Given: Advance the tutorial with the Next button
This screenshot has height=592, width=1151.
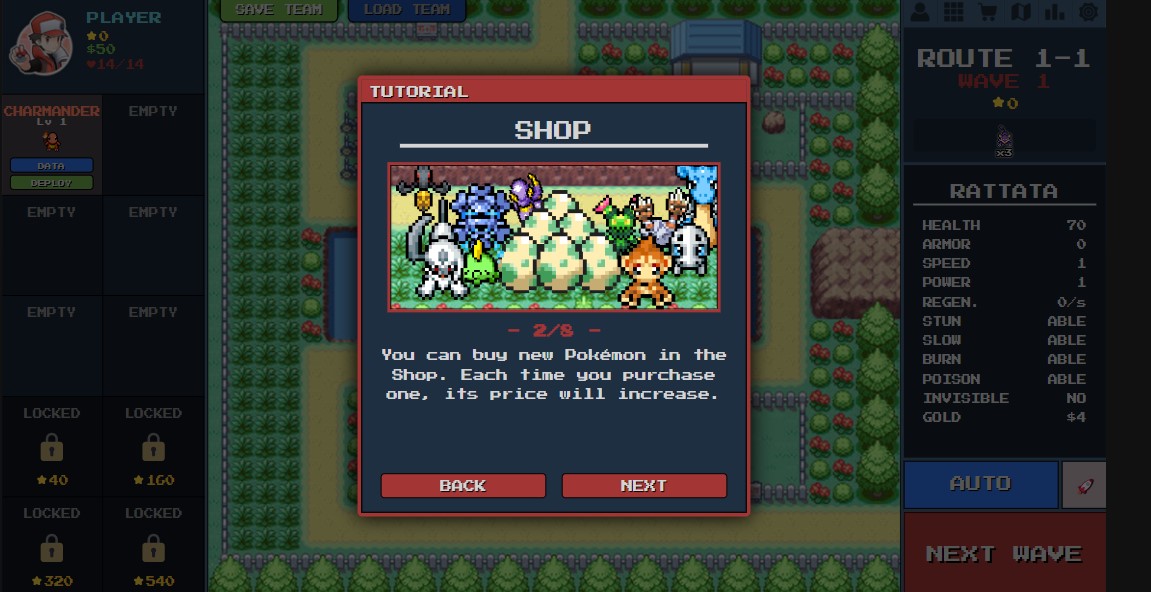Looking at the screenshot, I should tap(643, 486).
